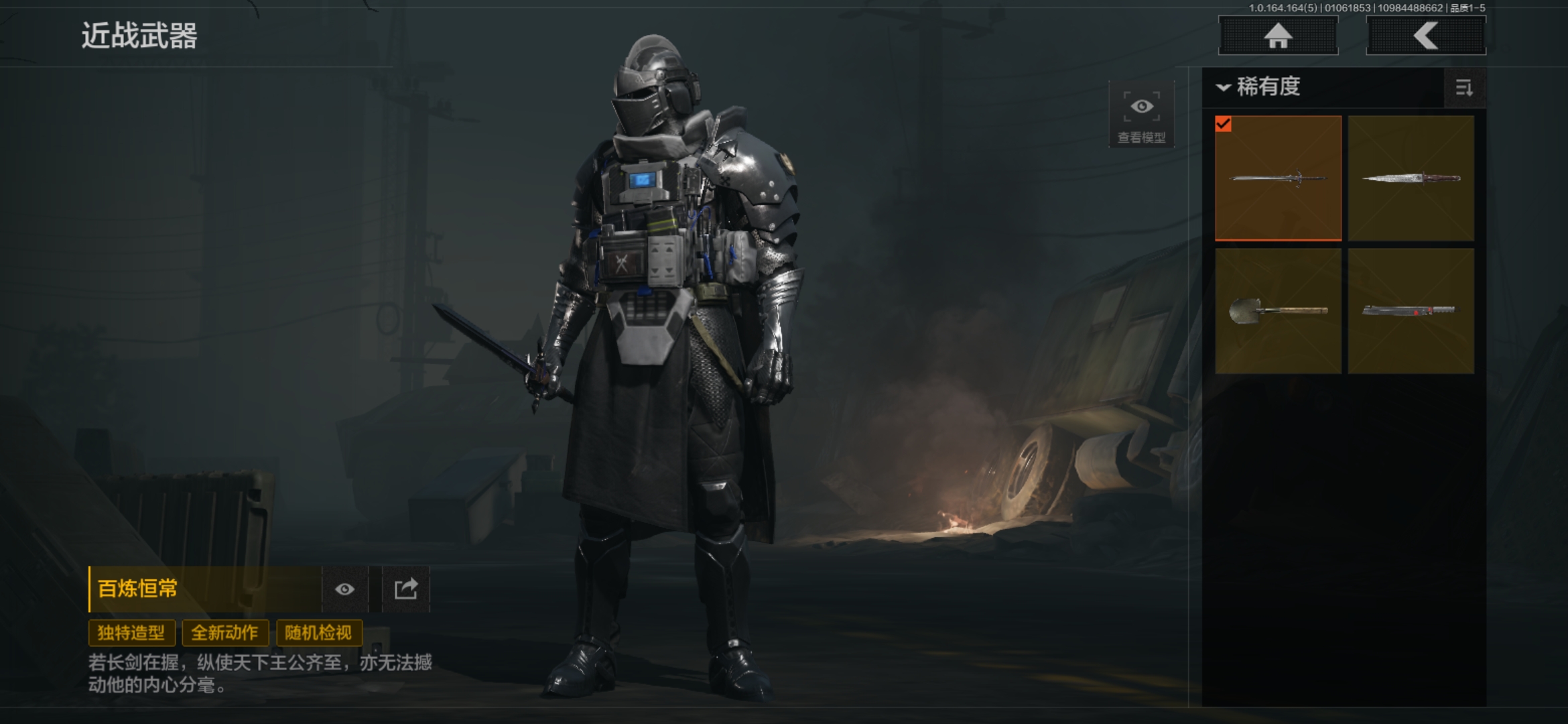Screen dimensions: 1568x724
Task: Share the 百炼恒常 weapon skin
Action: pyautogui.click(x=406, y=589)
